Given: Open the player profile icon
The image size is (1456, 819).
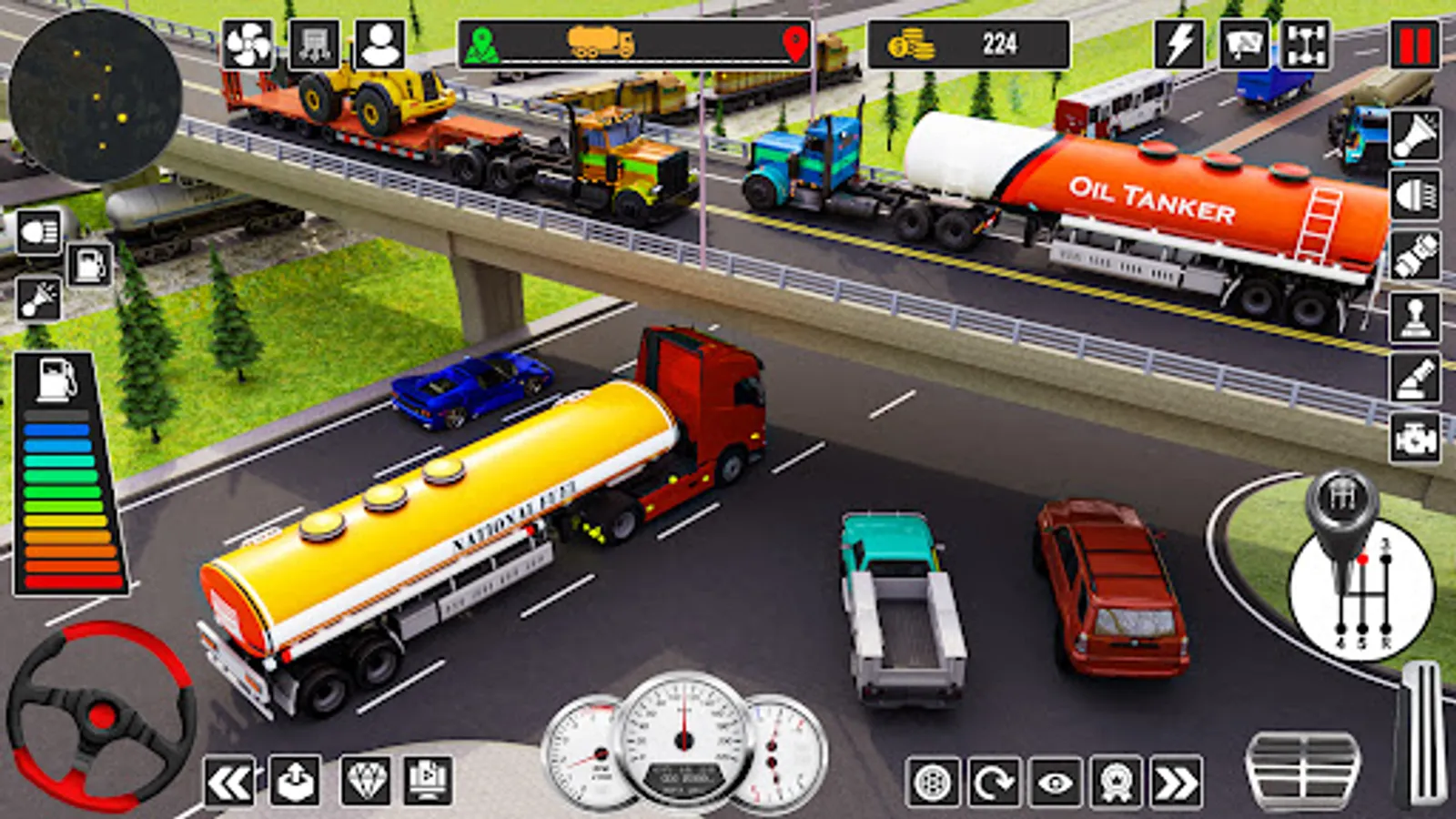Looking at the screenshot, I should tap(380, 45).
